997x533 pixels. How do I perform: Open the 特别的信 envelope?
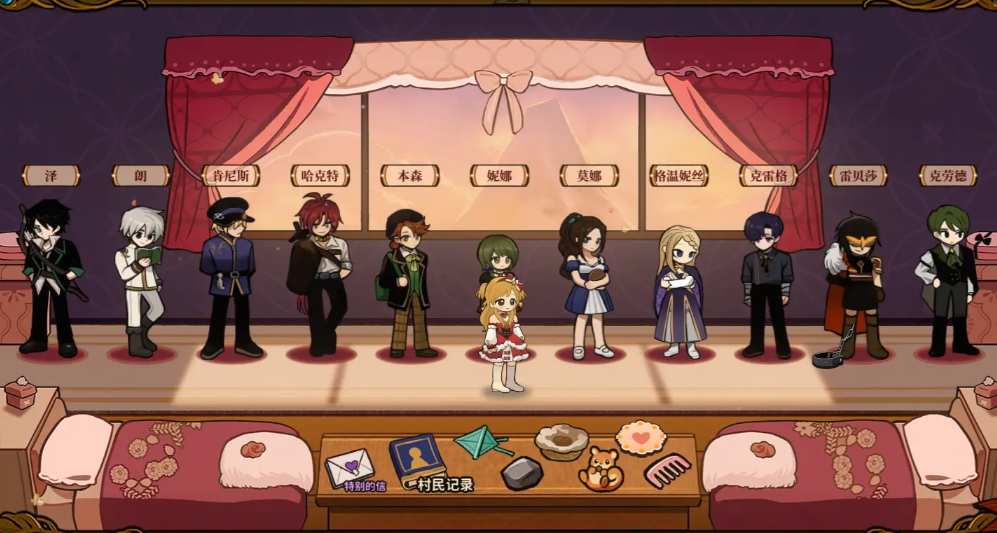pos(350,468)
